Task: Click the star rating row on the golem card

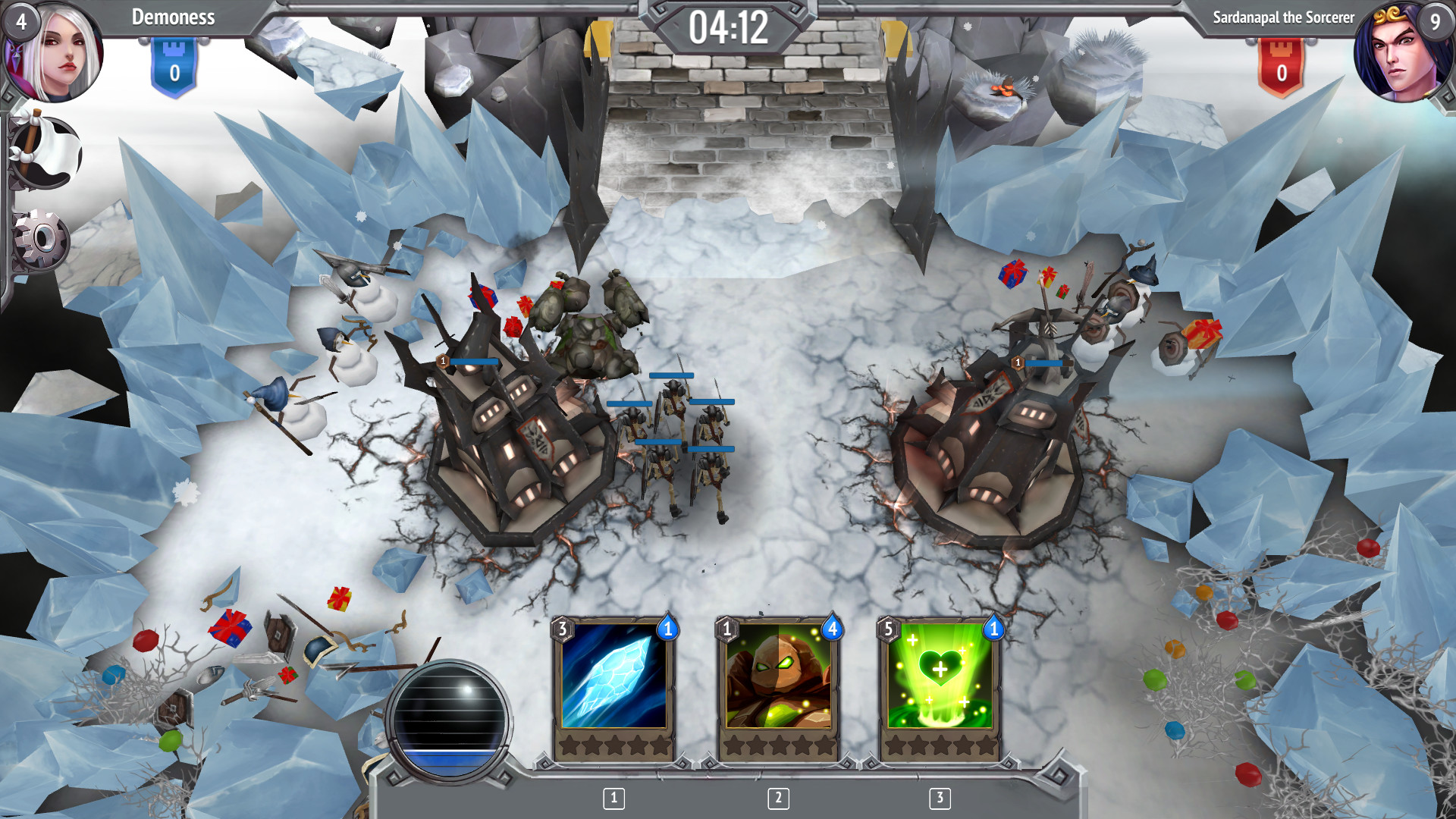Action: [x=777, y=745]
